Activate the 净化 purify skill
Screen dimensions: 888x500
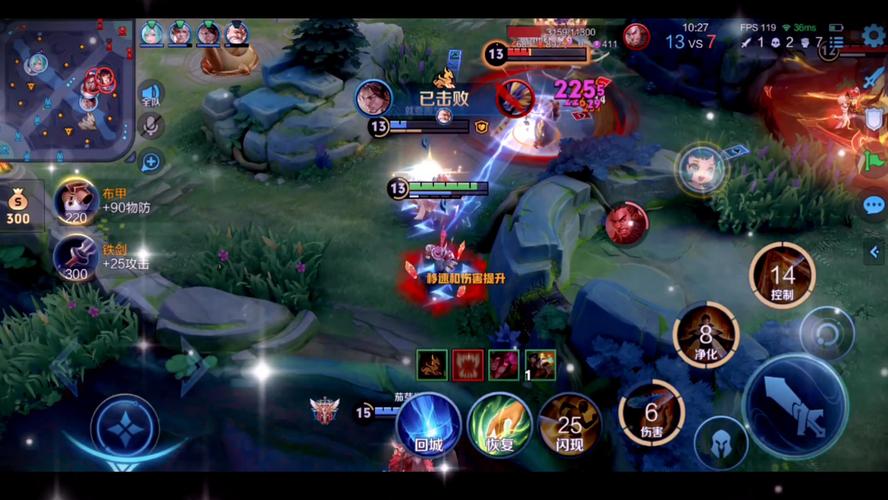(x=706, y=335)
